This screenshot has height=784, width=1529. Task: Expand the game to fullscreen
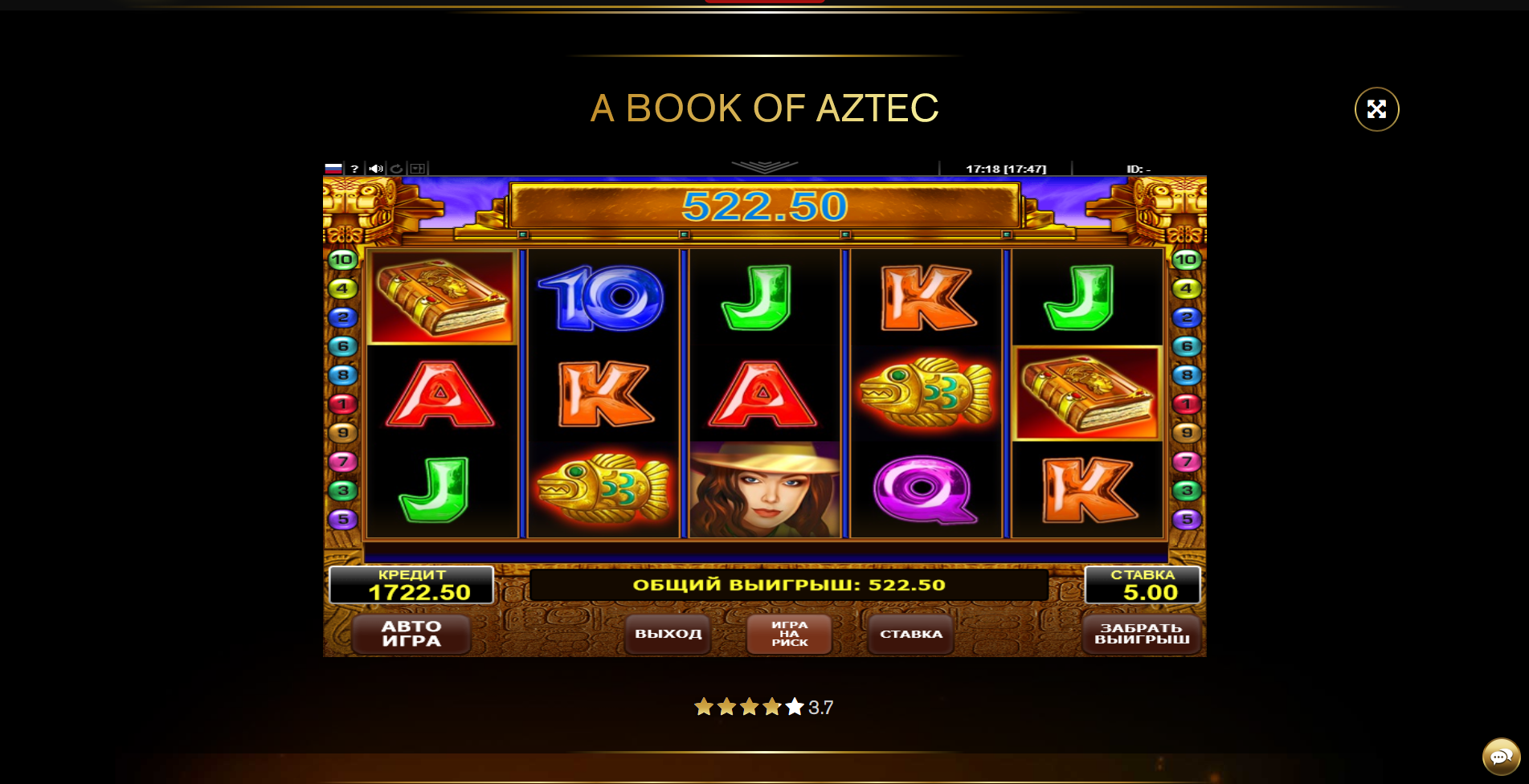pyautogui.click(x=1376, y=109)
